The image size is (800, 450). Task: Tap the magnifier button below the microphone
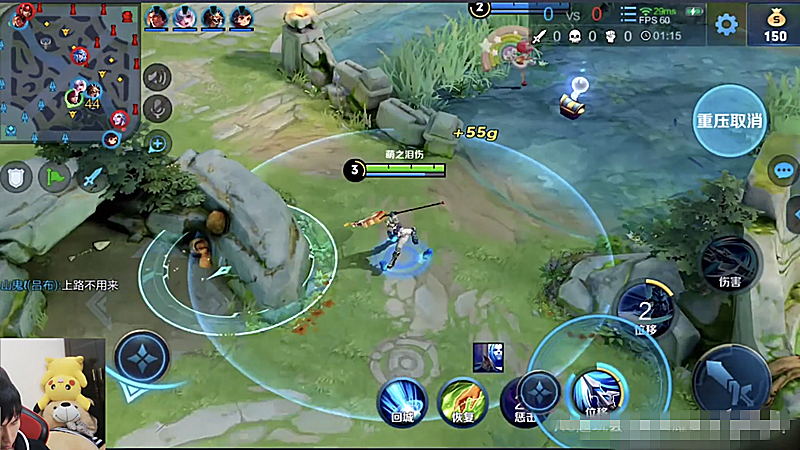click(x=157, y=143)
